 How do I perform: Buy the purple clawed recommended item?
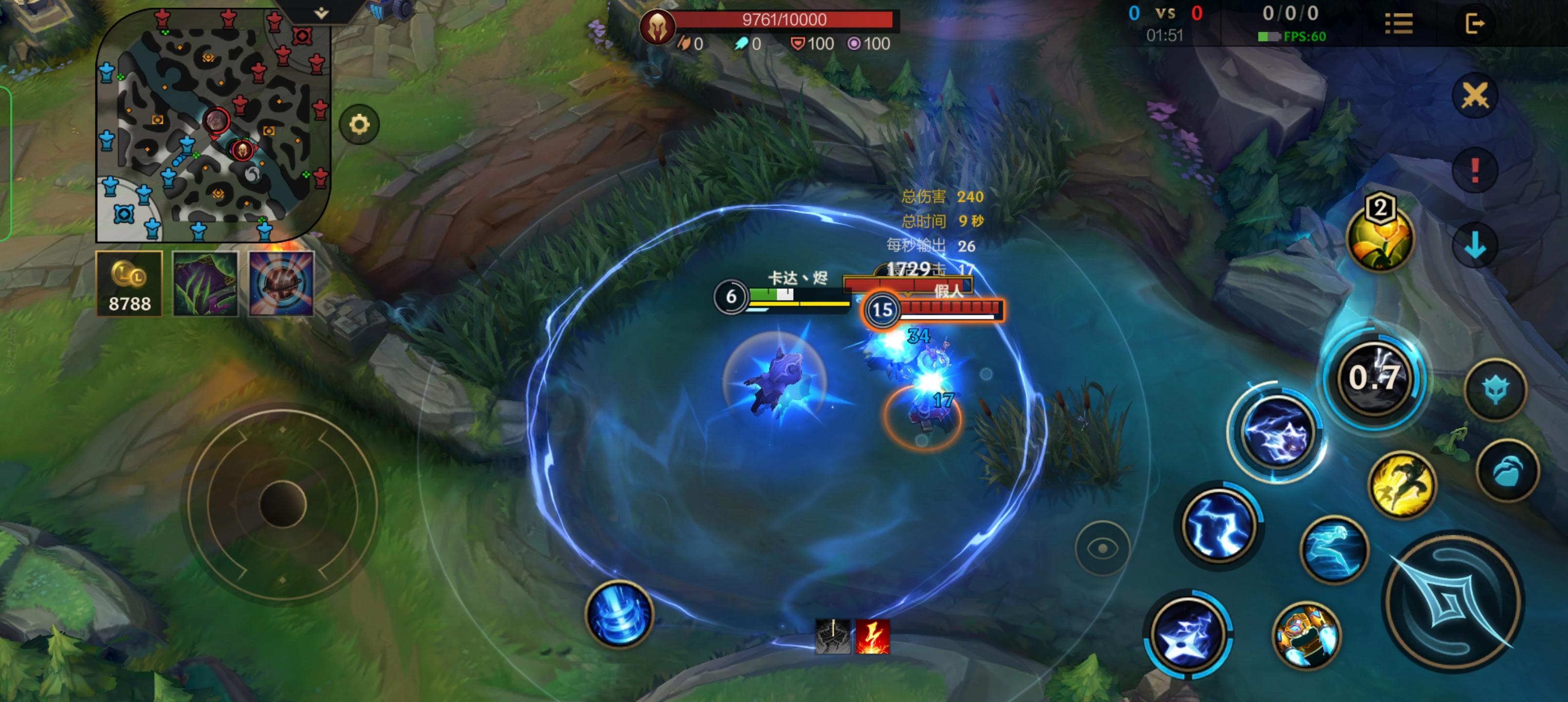click(x=205, y=284)
